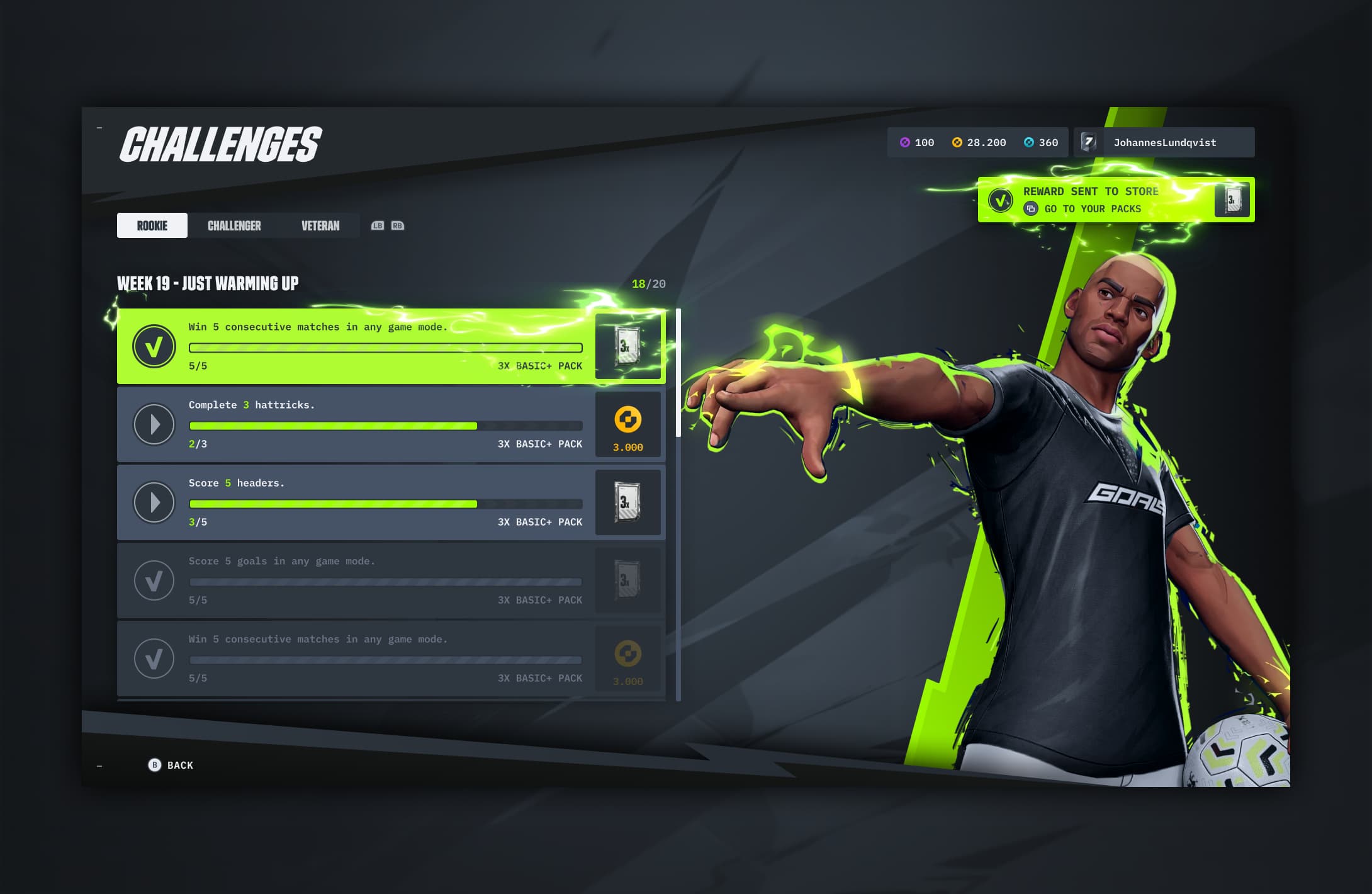Click the blue currency icon showing 360
The height and width of the screenshot is (894, 1372).
pos(1028,142)
